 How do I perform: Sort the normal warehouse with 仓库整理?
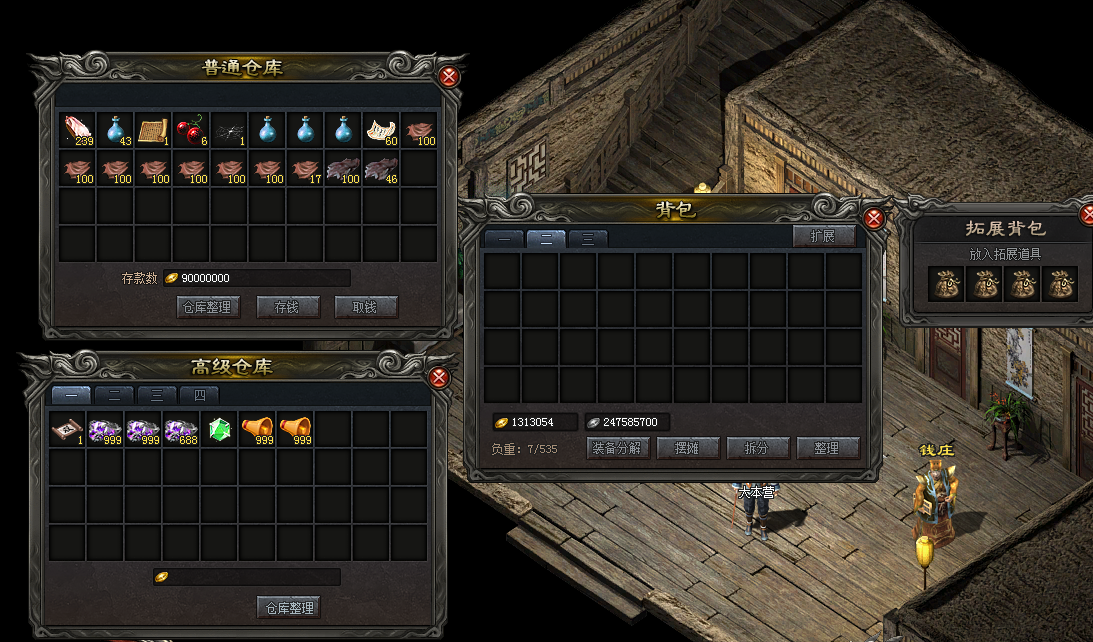[x=209, y=307]
